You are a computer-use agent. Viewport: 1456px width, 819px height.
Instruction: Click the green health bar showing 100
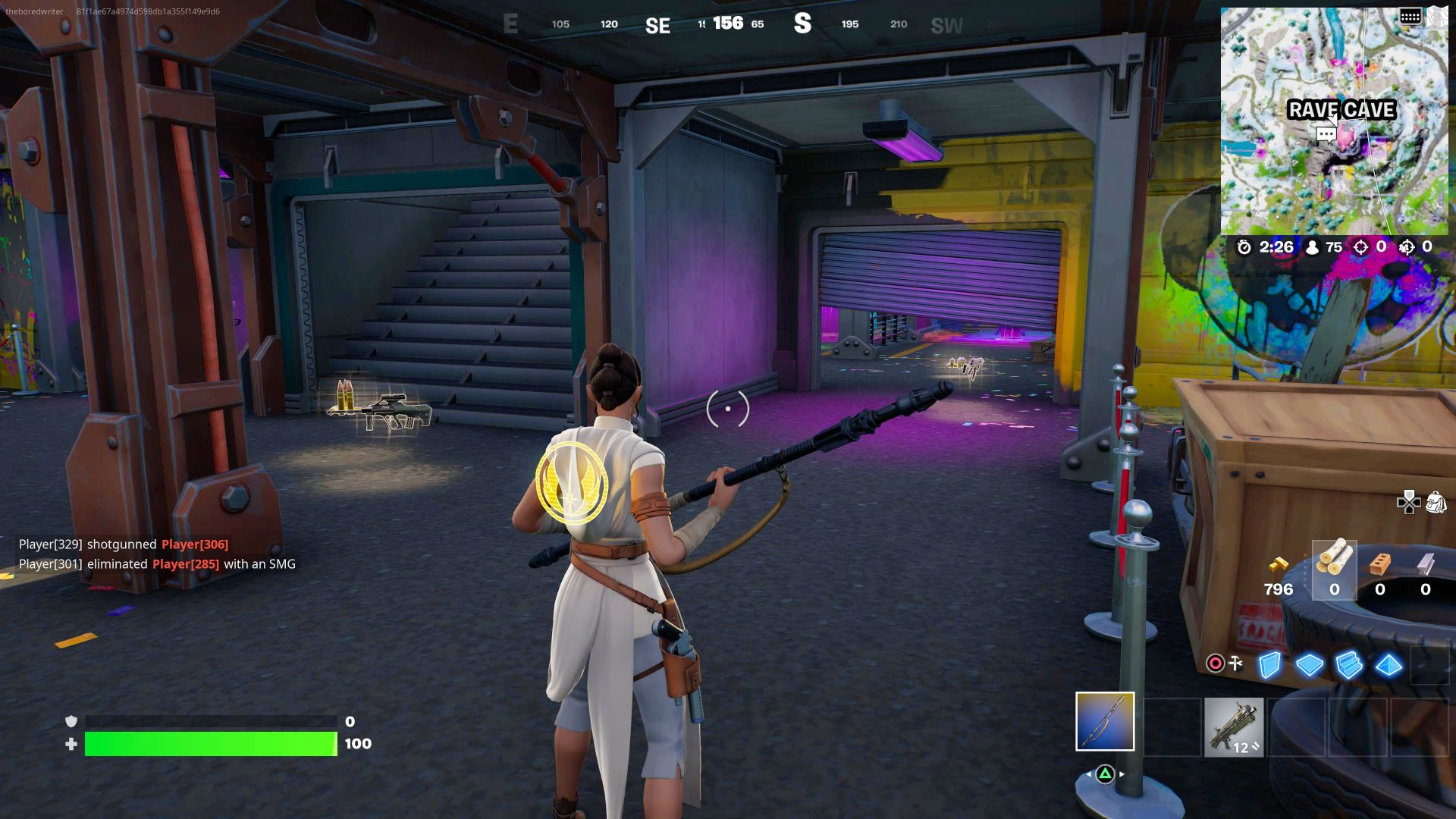[x=212, y=745]
